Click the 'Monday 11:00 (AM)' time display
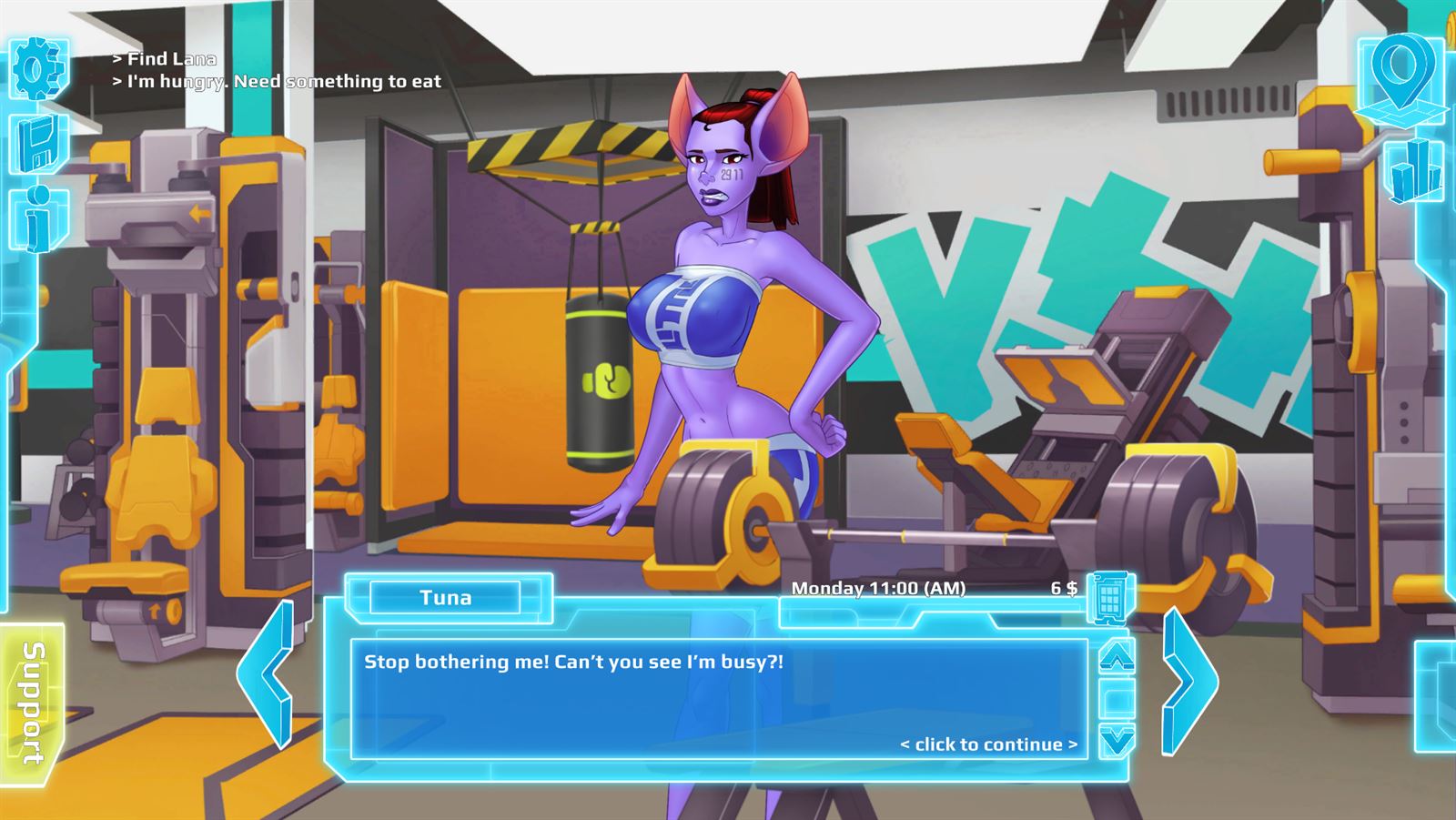Image resolution: width=1456 pixels, height=820 pixels. tap(881, 590)
